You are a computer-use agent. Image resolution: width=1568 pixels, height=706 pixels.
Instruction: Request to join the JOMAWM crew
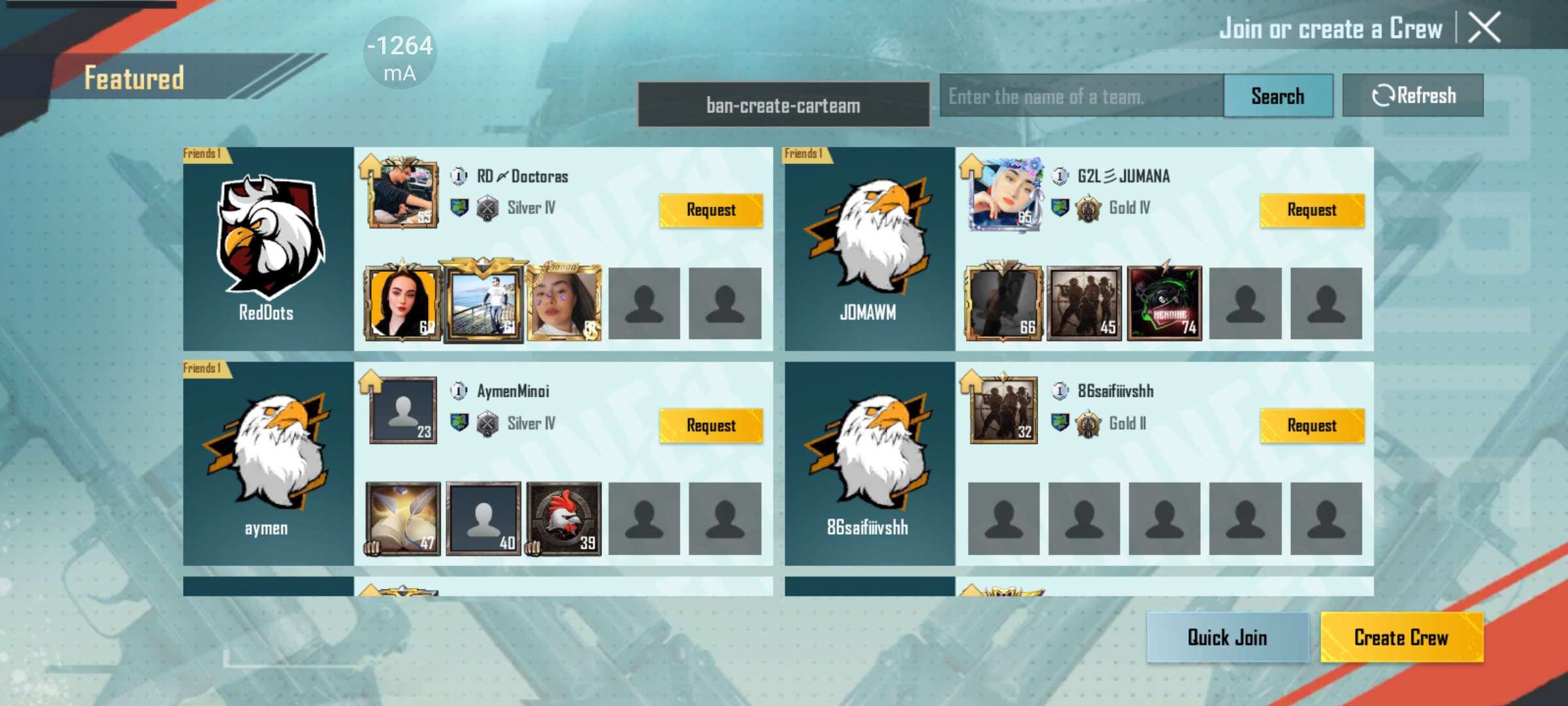coord(1313,210)
